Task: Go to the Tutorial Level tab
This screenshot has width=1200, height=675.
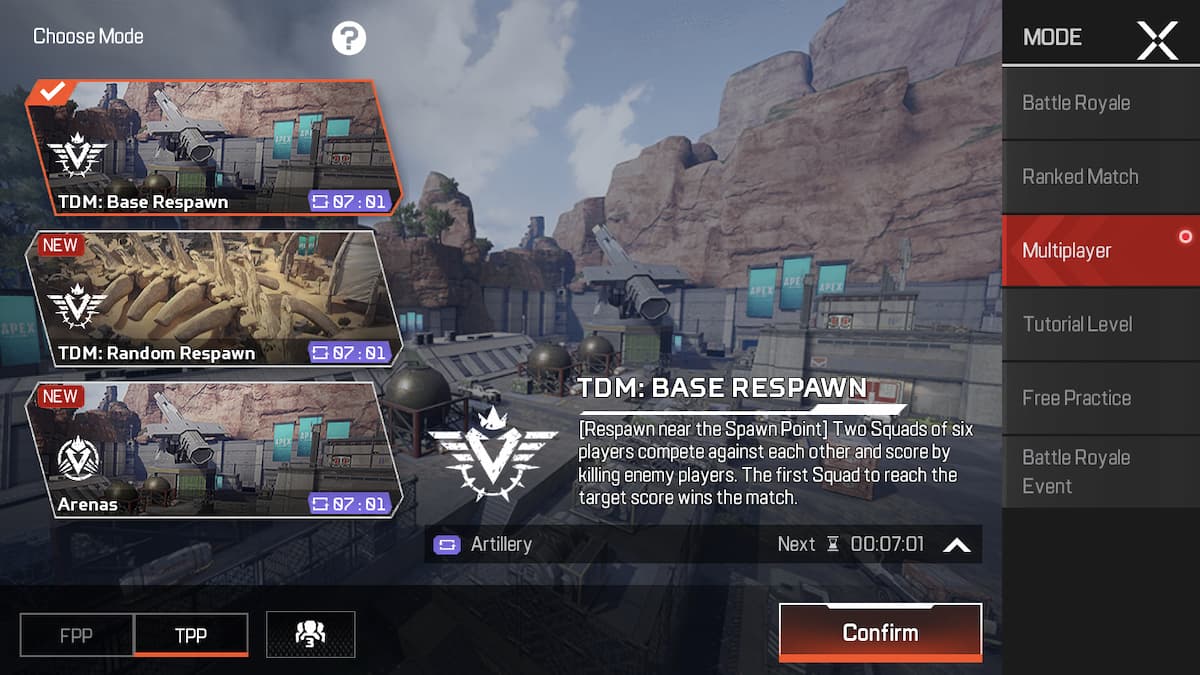Action: (1100, 324)
